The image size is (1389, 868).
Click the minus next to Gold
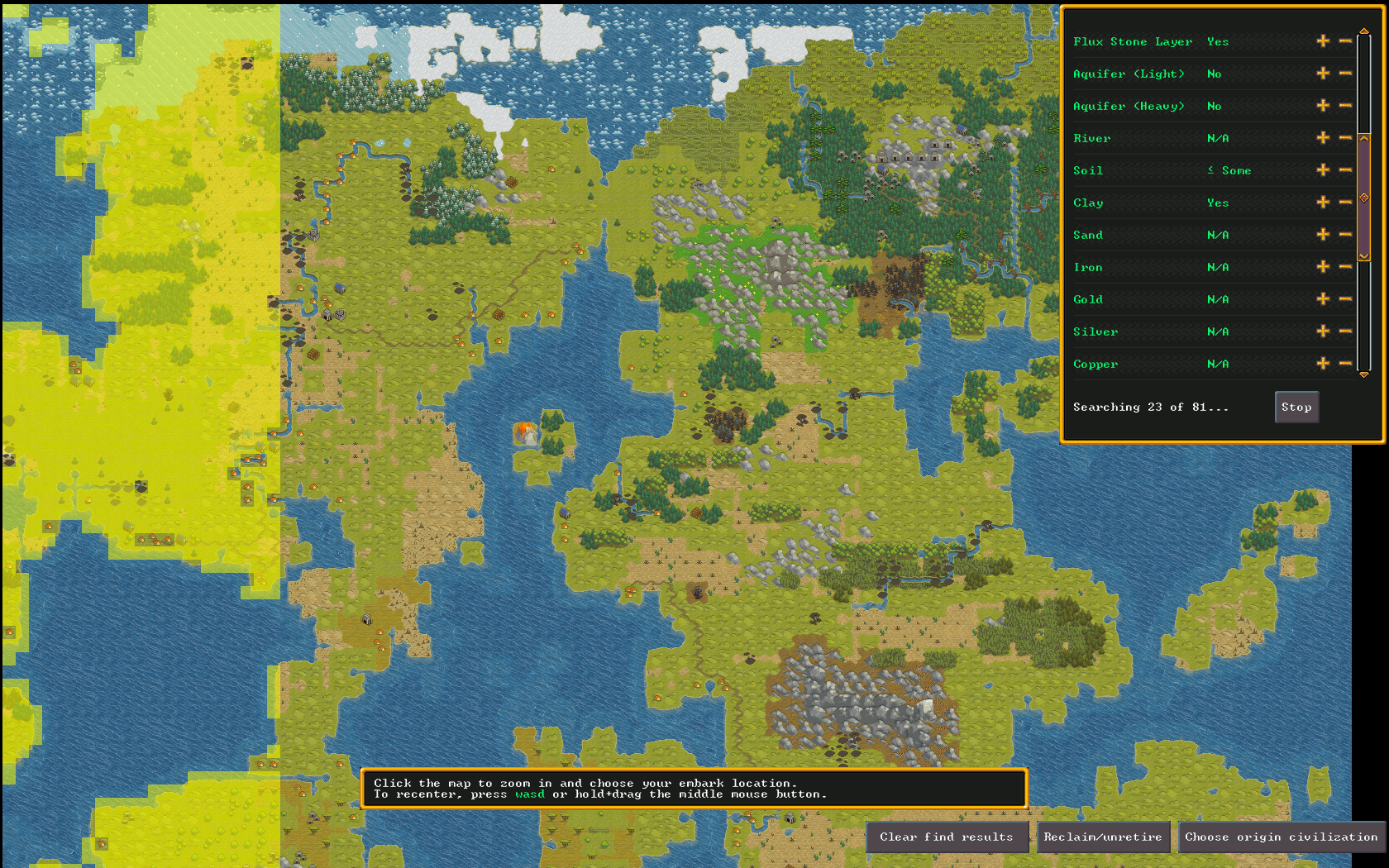[1345, 299]
